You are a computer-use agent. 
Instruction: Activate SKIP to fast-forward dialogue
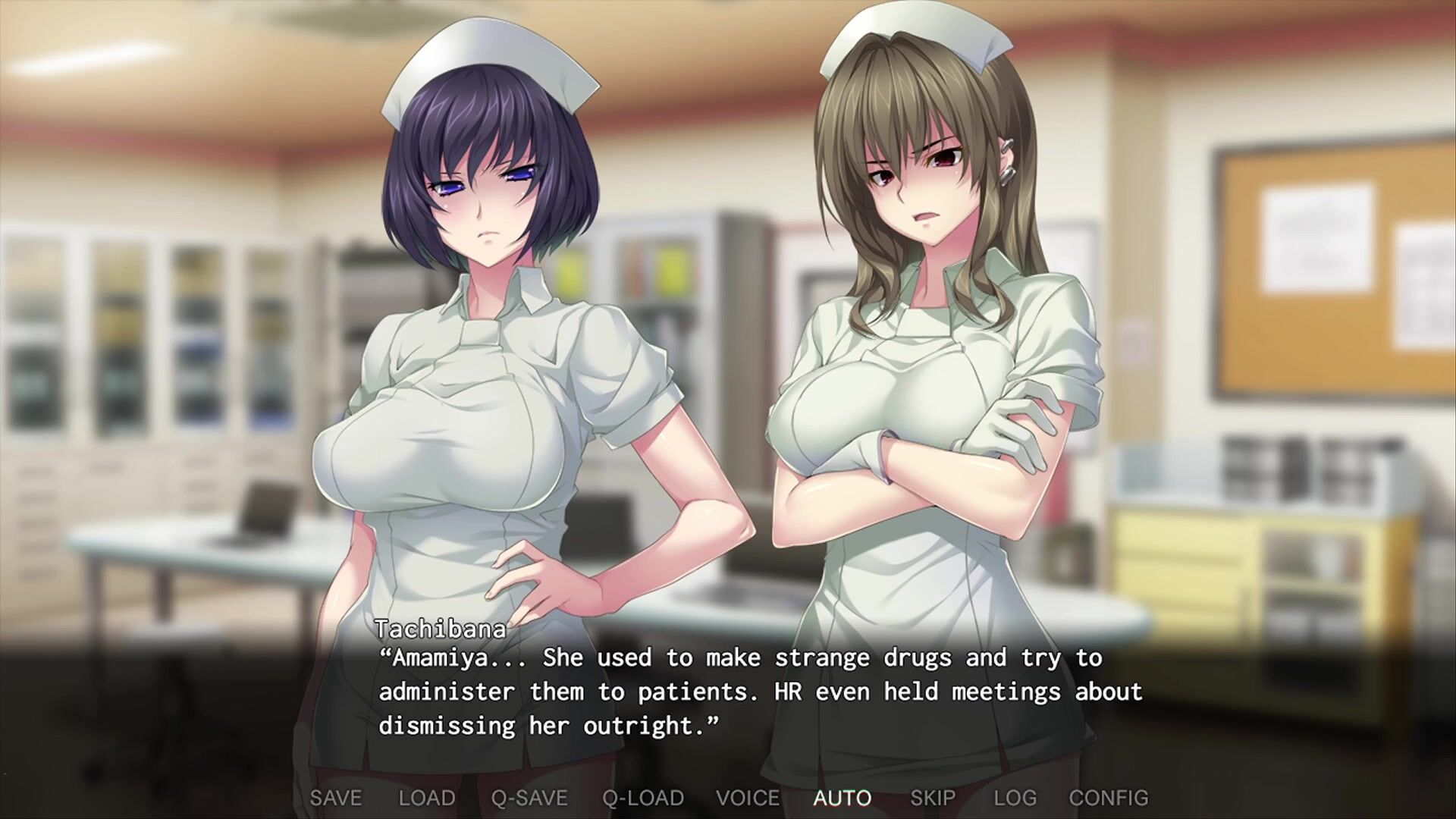click(x=933, y=798)
